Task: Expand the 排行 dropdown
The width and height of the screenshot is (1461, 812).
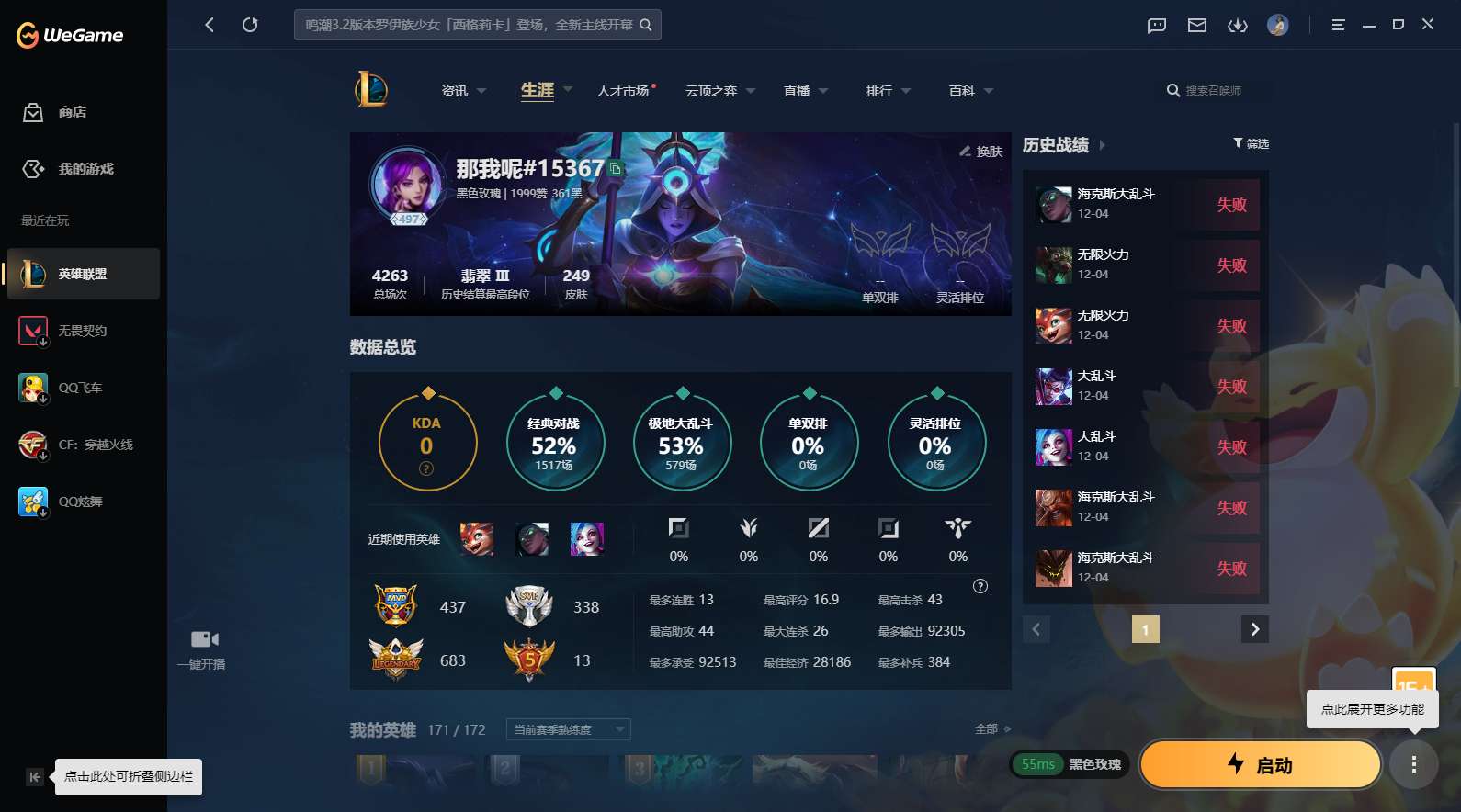Action: (x=886, y=90)
